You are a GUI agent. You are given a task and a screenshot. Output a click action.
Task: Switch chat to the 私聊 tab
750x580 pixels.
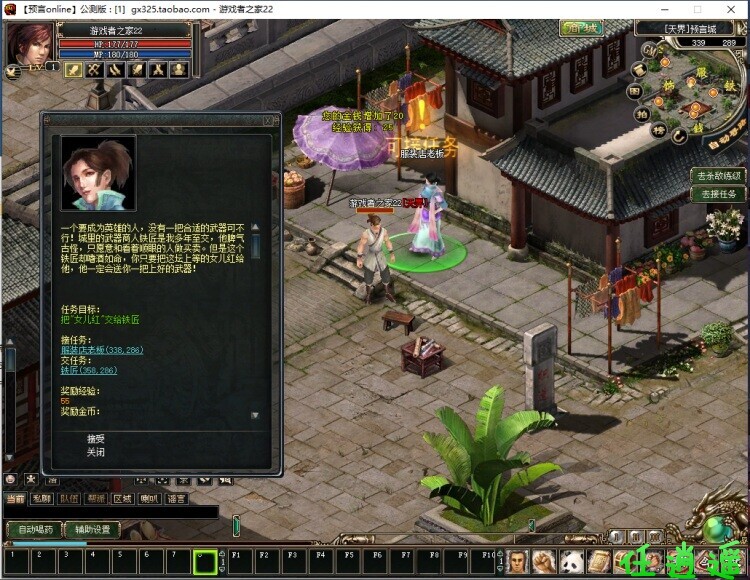(x=41, y=498)
